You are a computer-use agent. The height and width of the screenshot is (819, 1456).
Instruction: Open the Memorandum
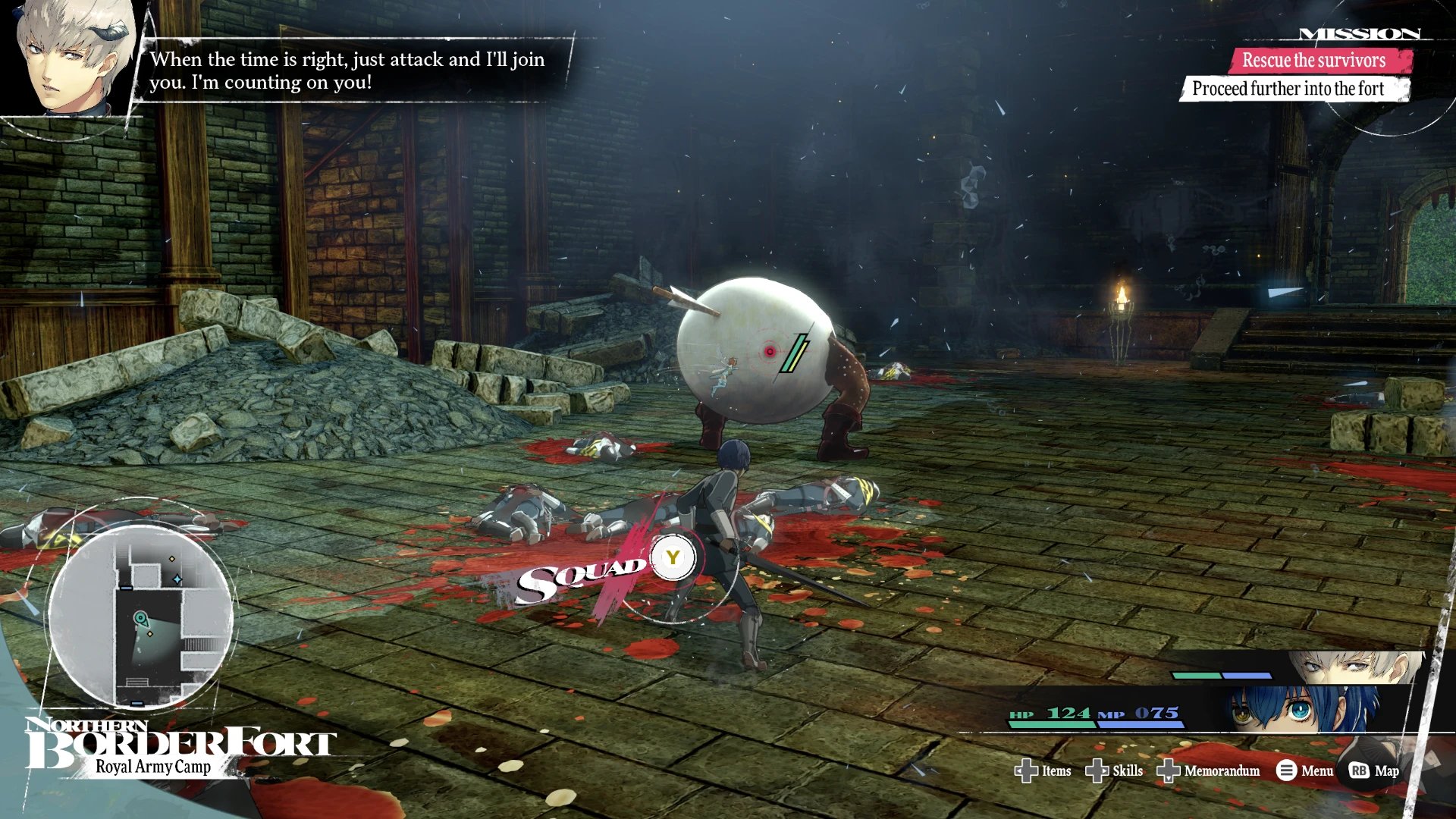point(1209,770)
